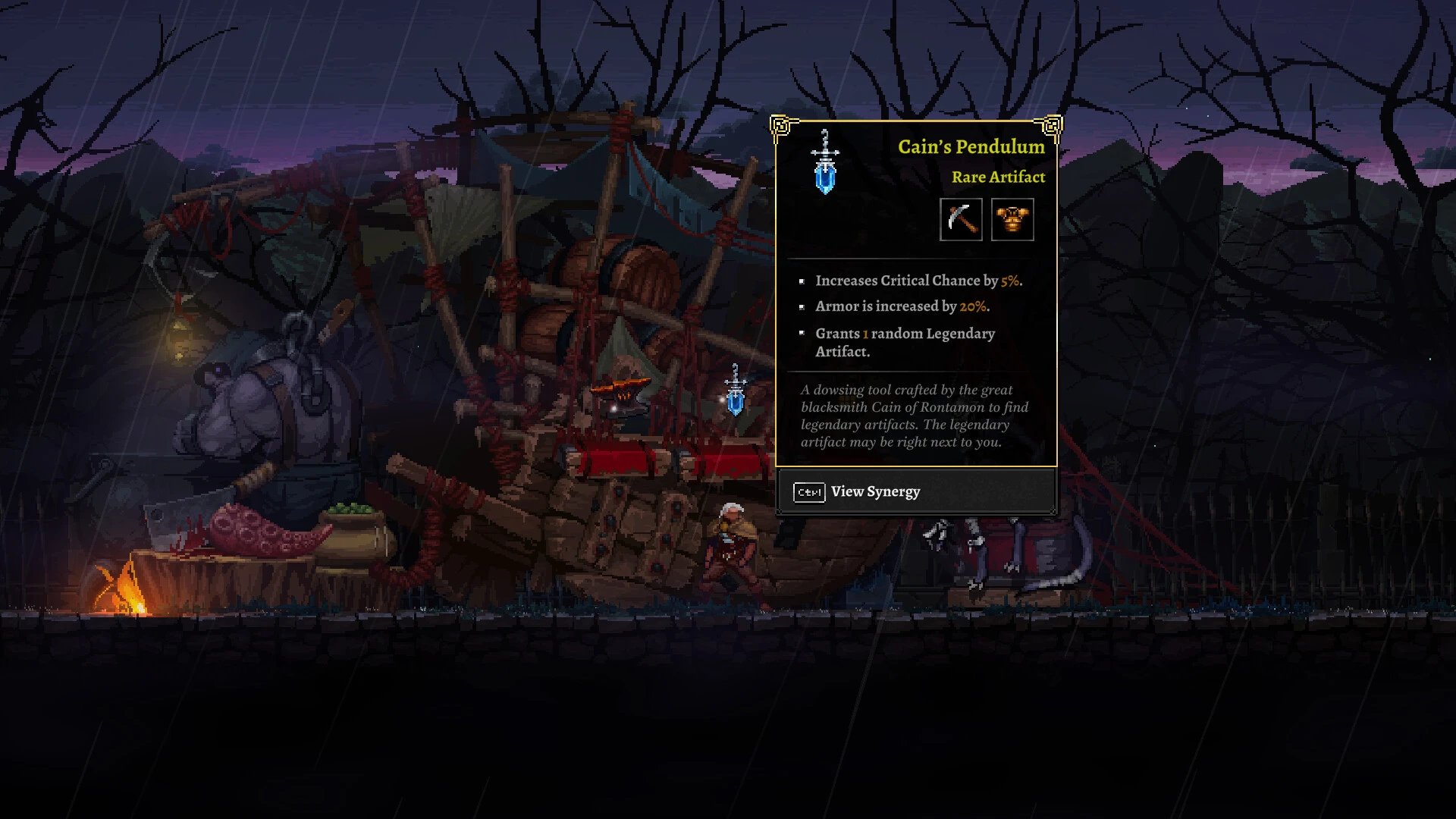Select the golden armor synergy icon
Viewport: 1456px width, 819px height.
click(x=1012, y=220)
